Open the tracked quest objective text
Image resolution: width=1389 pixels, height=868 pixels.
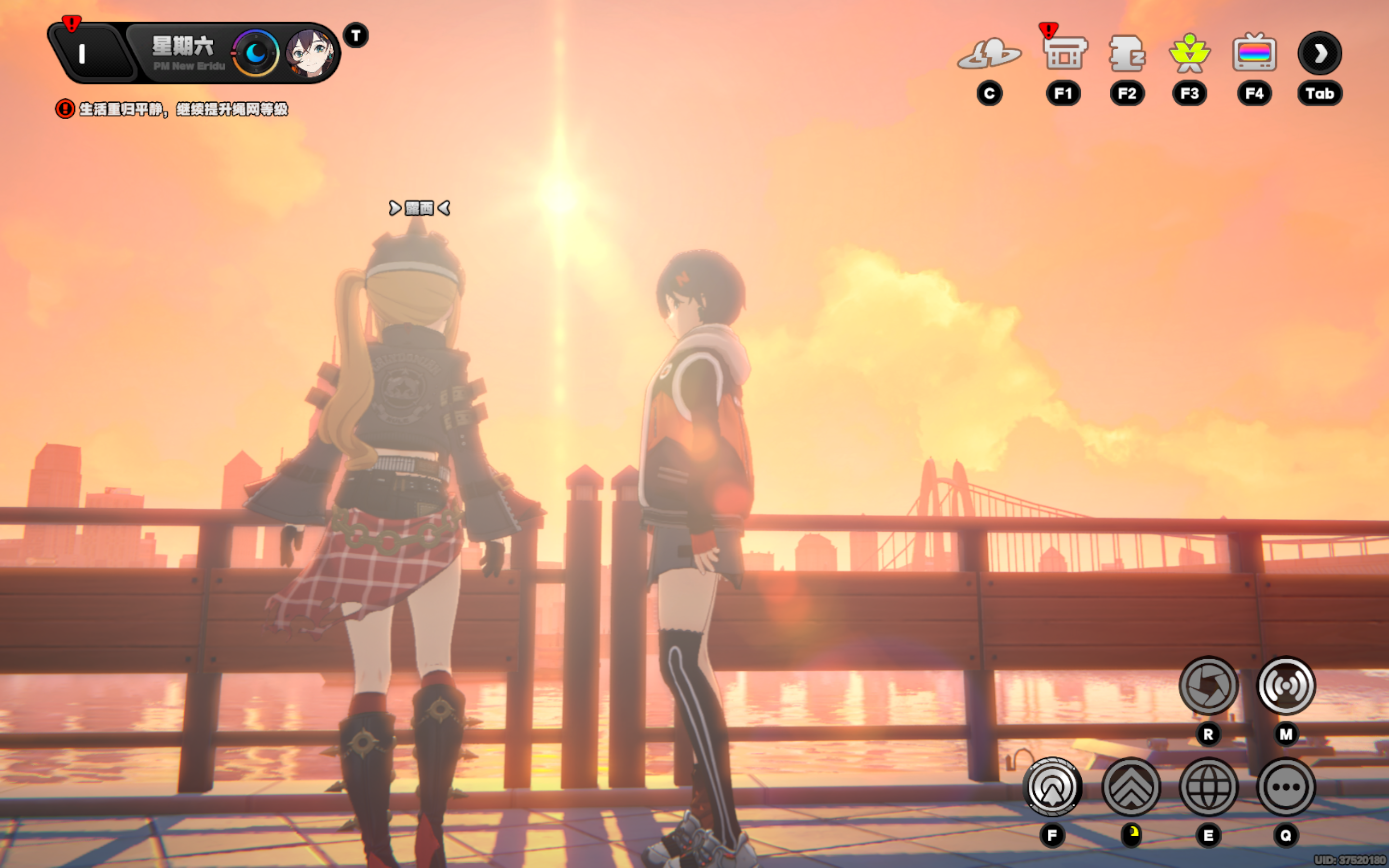pyautogui.click(x=183, y=109)
